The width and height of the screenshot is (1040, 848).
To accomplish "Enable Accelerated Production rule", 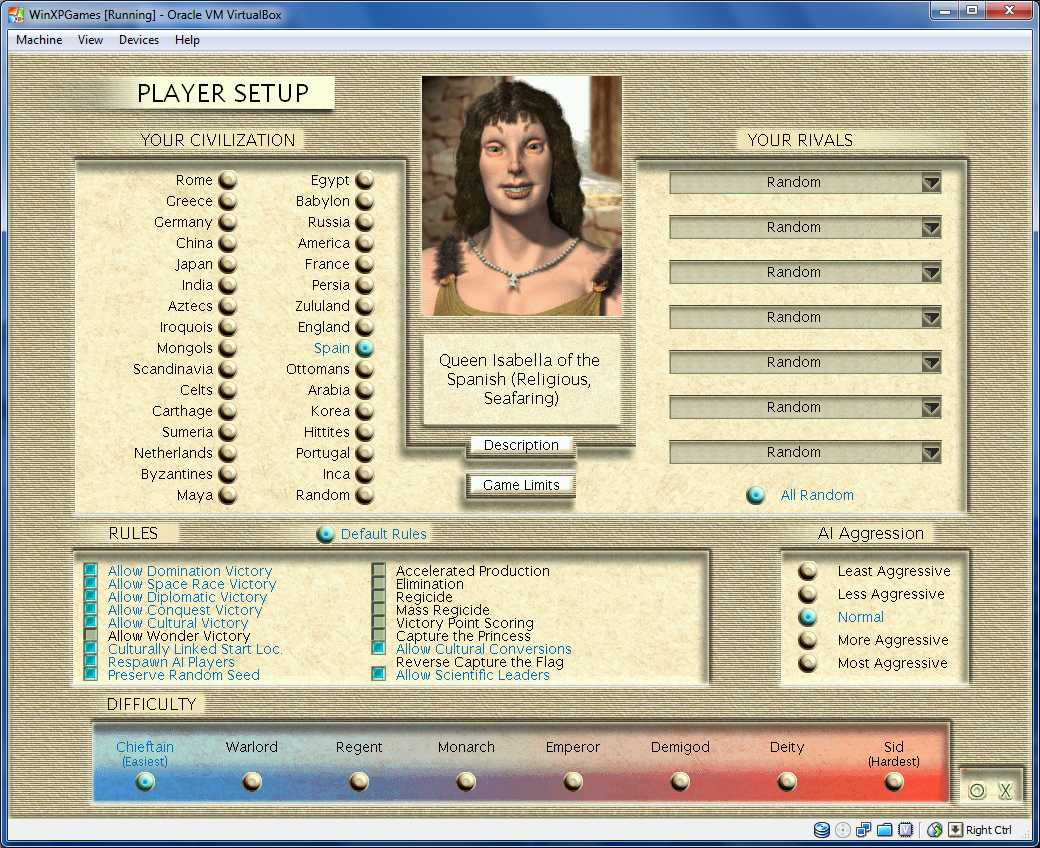I will point(379,571).
